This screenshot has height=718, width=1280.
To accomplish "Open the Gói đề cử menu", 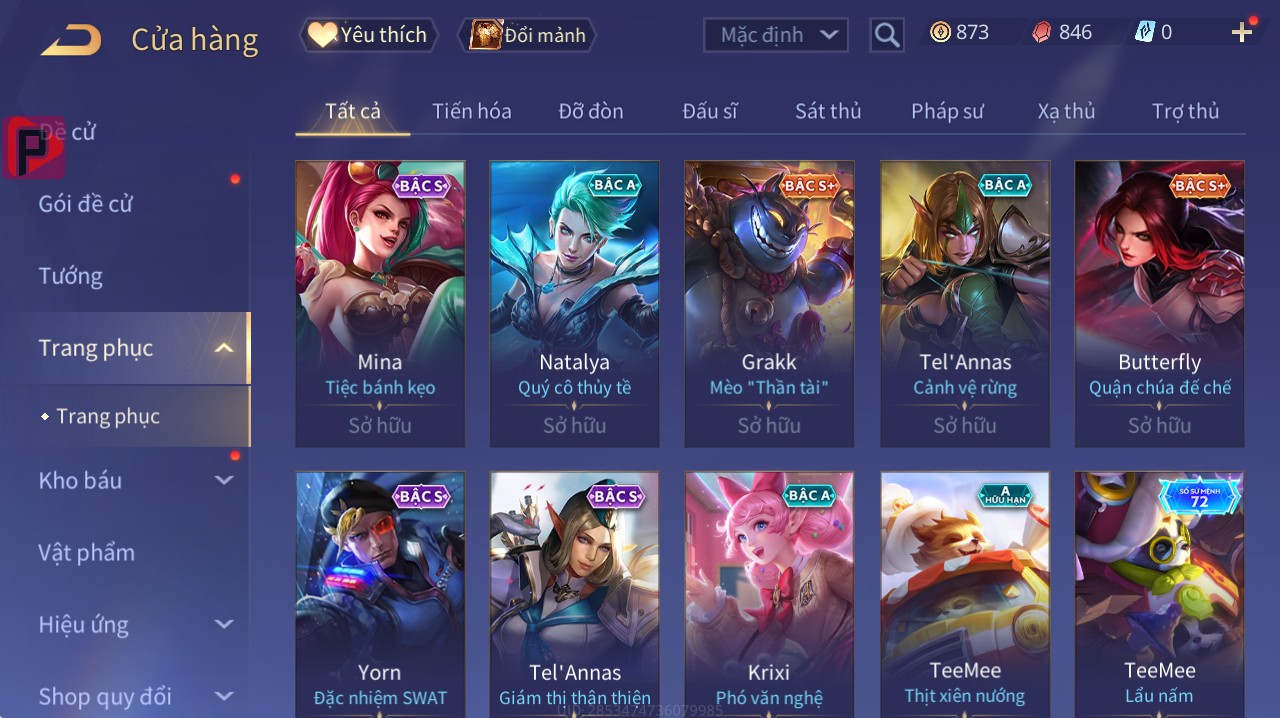I will click(x=86, y=204).
